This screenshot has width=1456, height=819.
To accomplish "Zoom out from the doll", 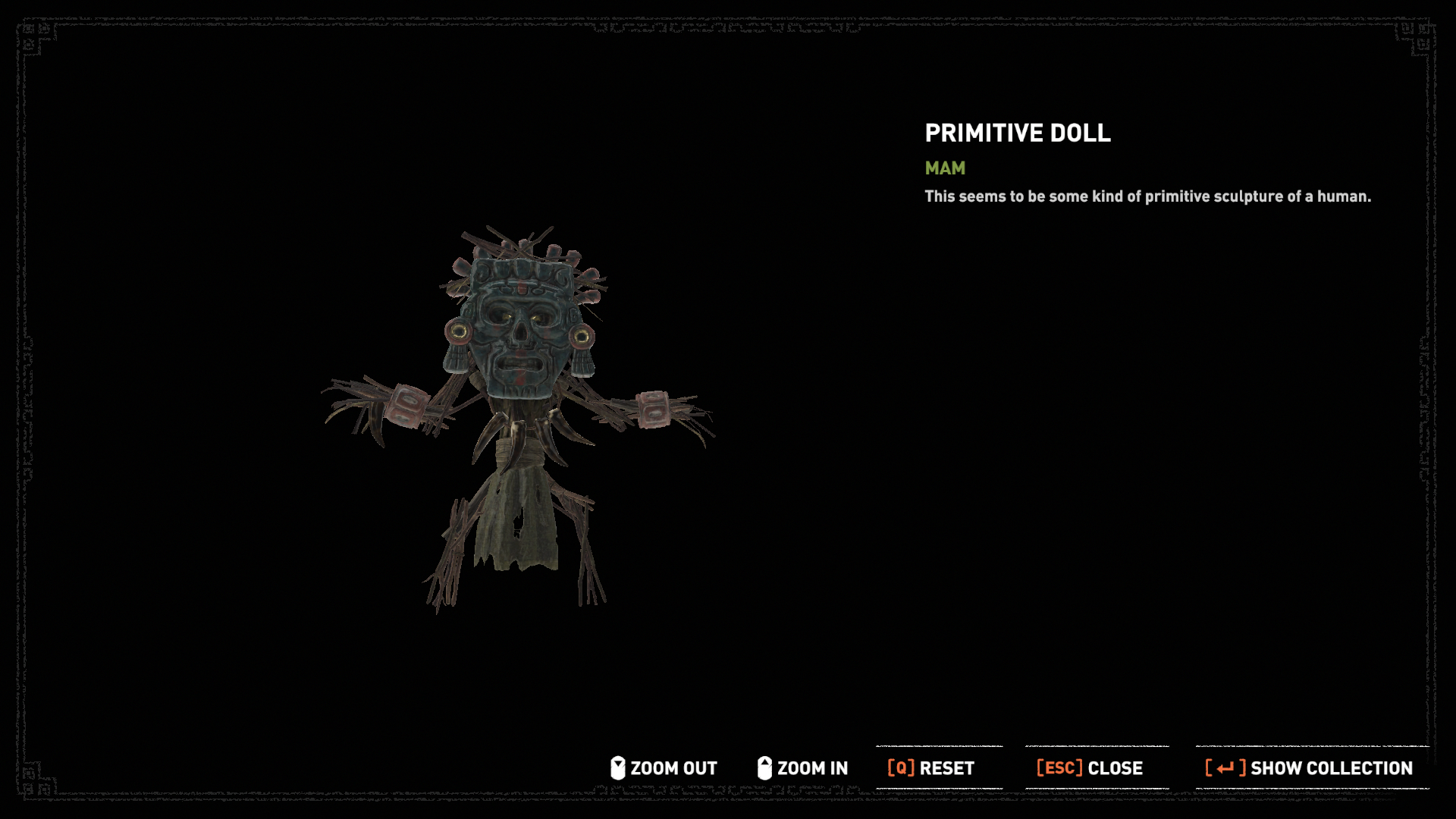I will (x=664, y=768).
